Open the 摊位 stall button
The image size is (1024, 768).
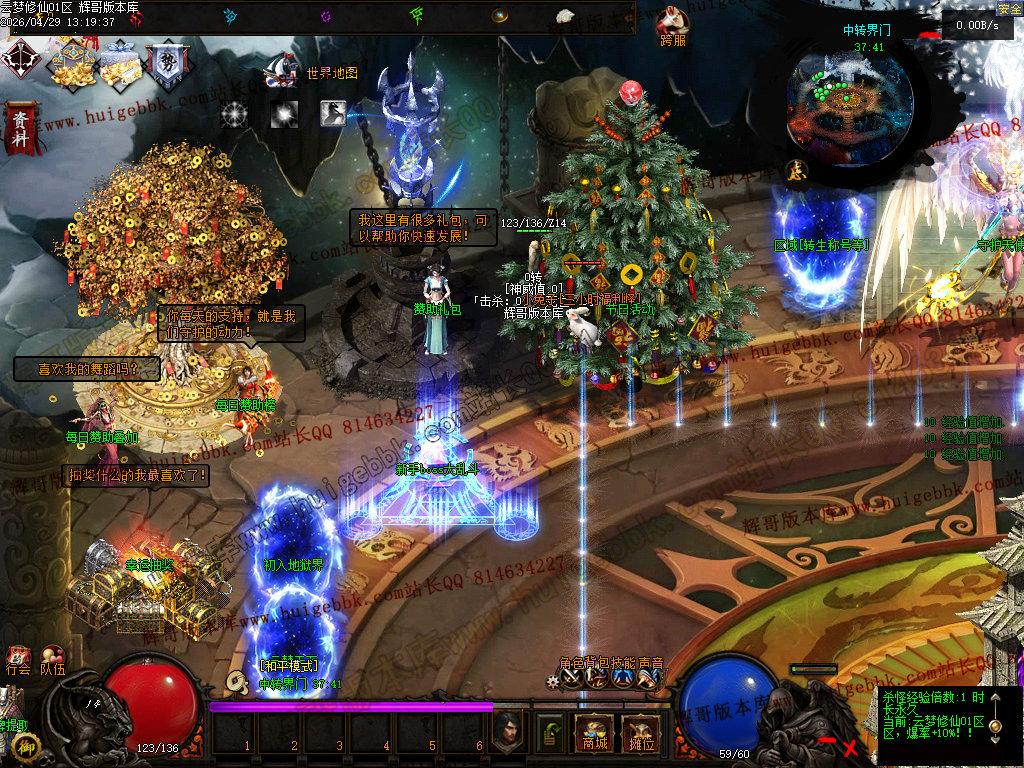[x=638, y=735]
